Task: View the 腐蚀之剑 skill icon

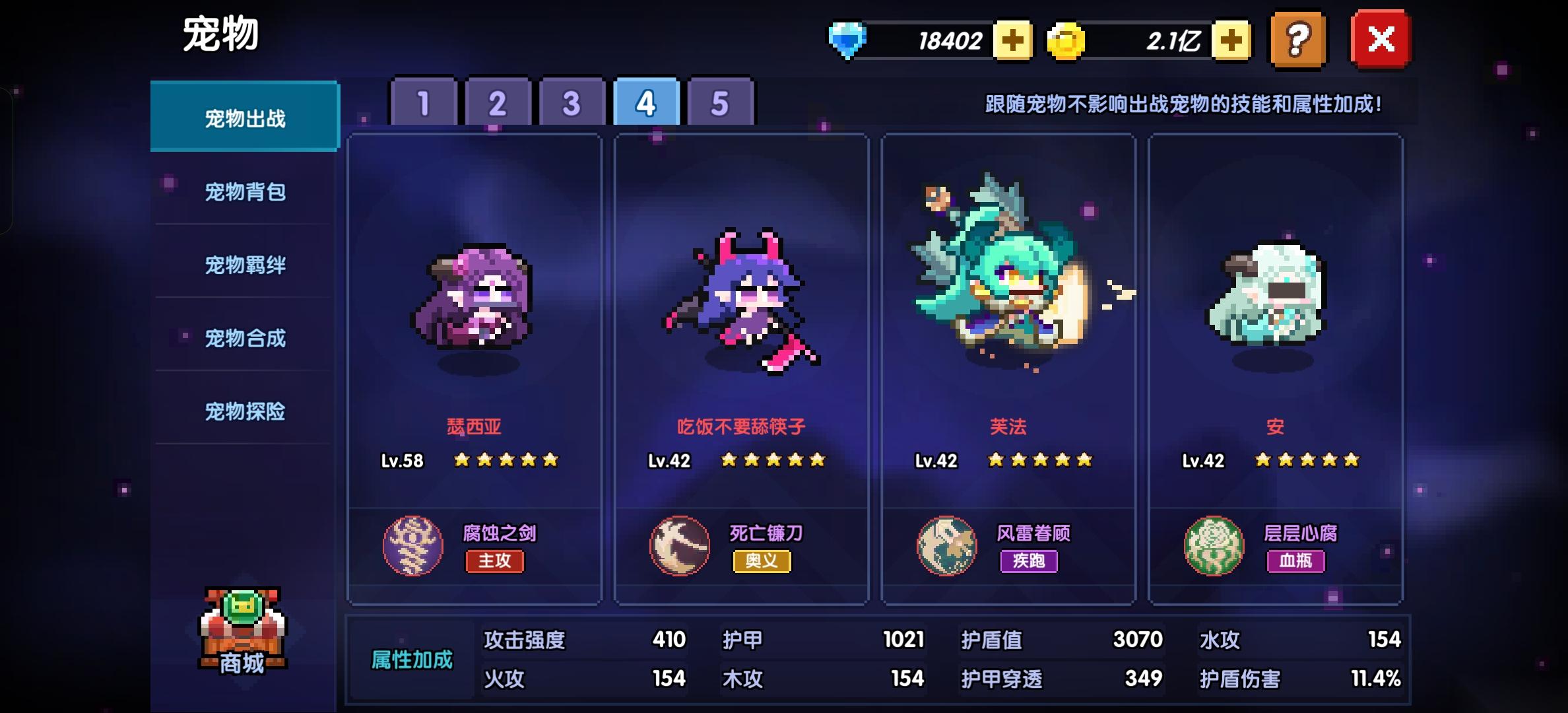Action: [413, 546]
